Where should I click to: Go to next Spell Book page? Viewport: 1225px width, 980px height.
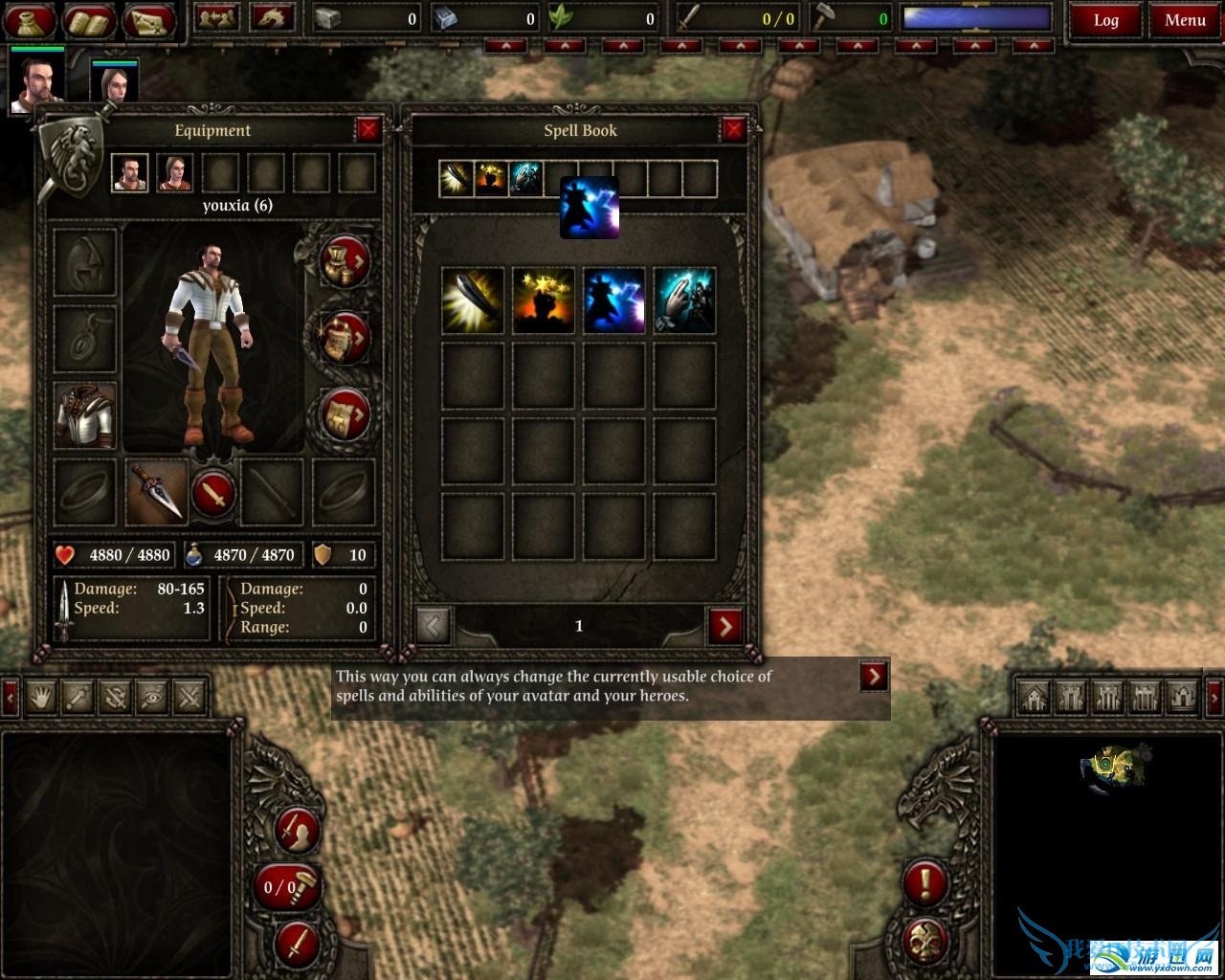(725, 626)
